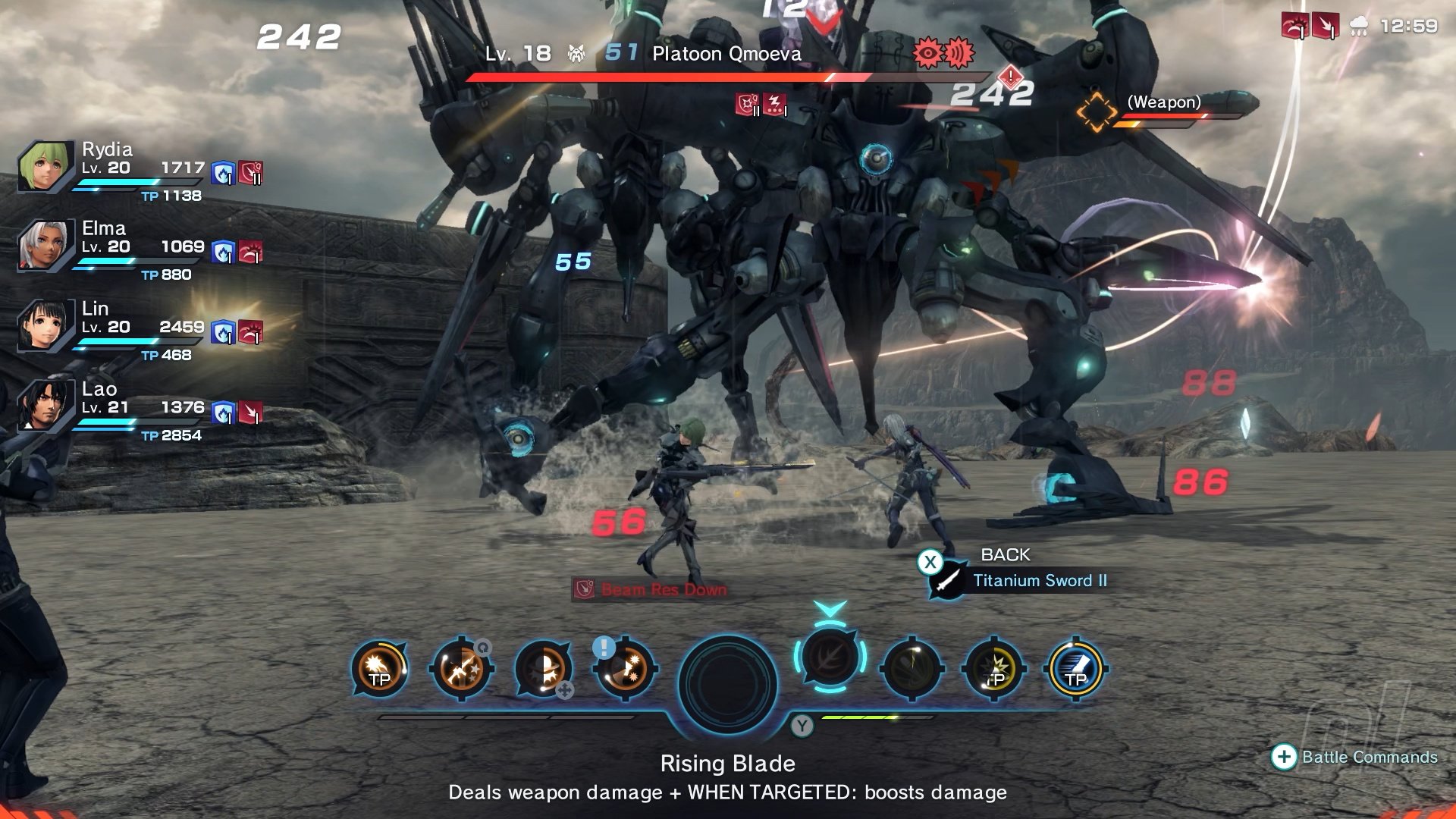
Task: Target the enemy's (Weapon) appendage marker
Action: [1097, 112]
